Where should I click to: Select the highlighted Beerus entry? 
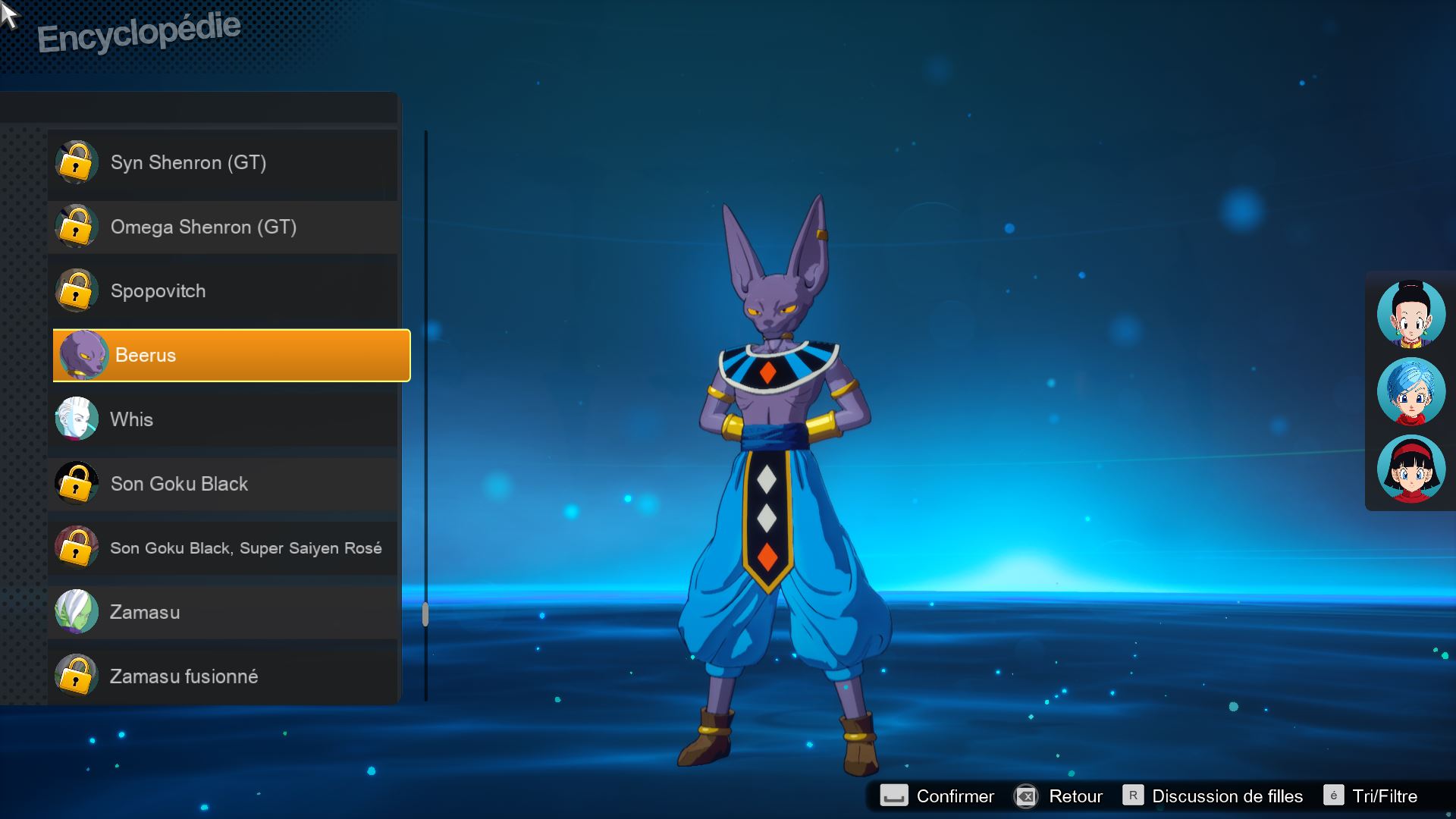pyautogui.click(x=231, y=356)
